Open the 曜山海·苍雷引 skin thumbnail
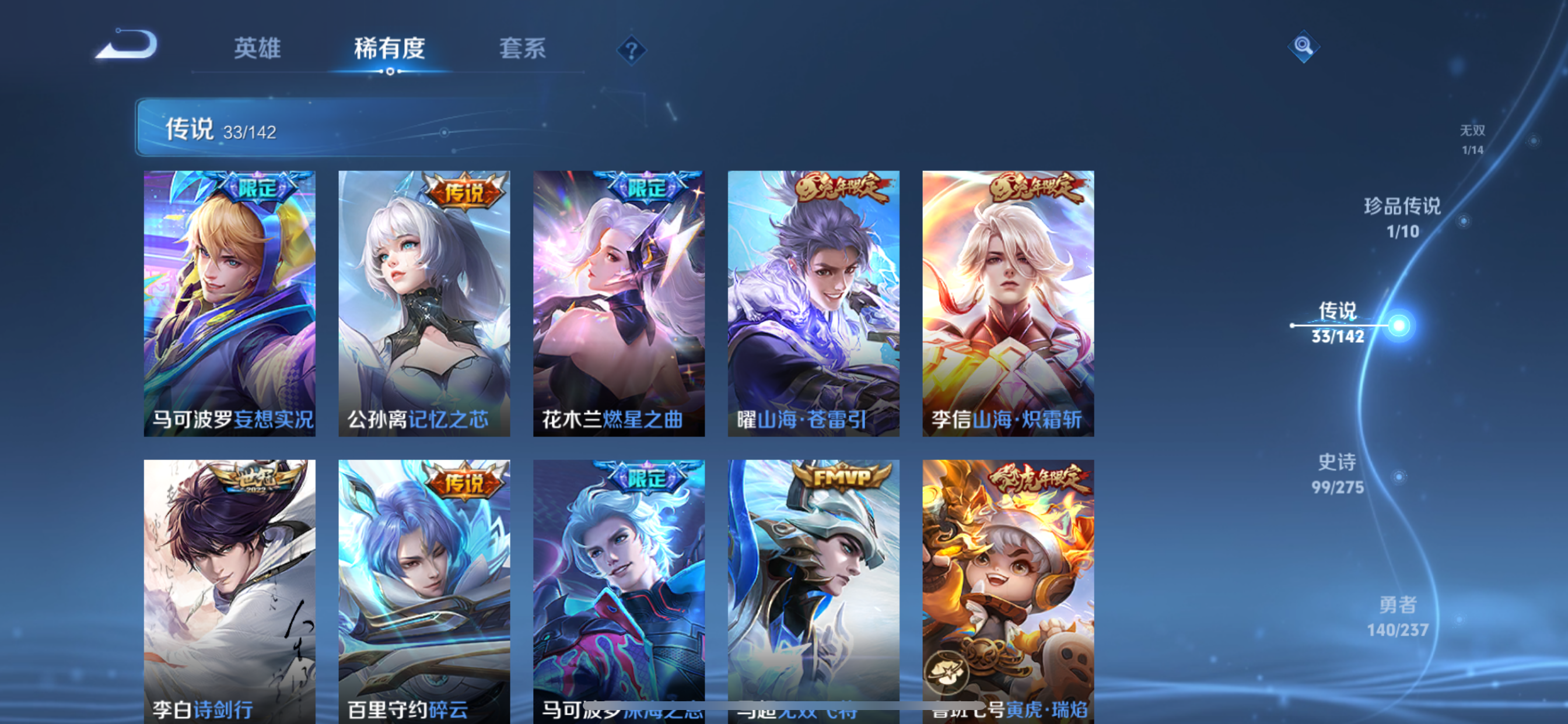The image size is (1568, 724). [x=813, y=303]
